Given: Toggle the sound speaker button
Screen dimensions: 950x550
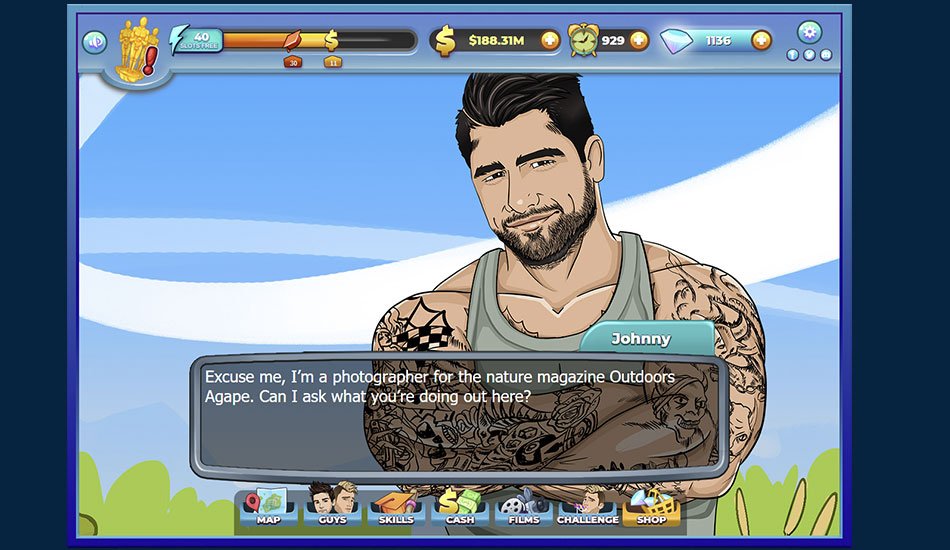Looking at the screenshot, I should coord(95,42).
